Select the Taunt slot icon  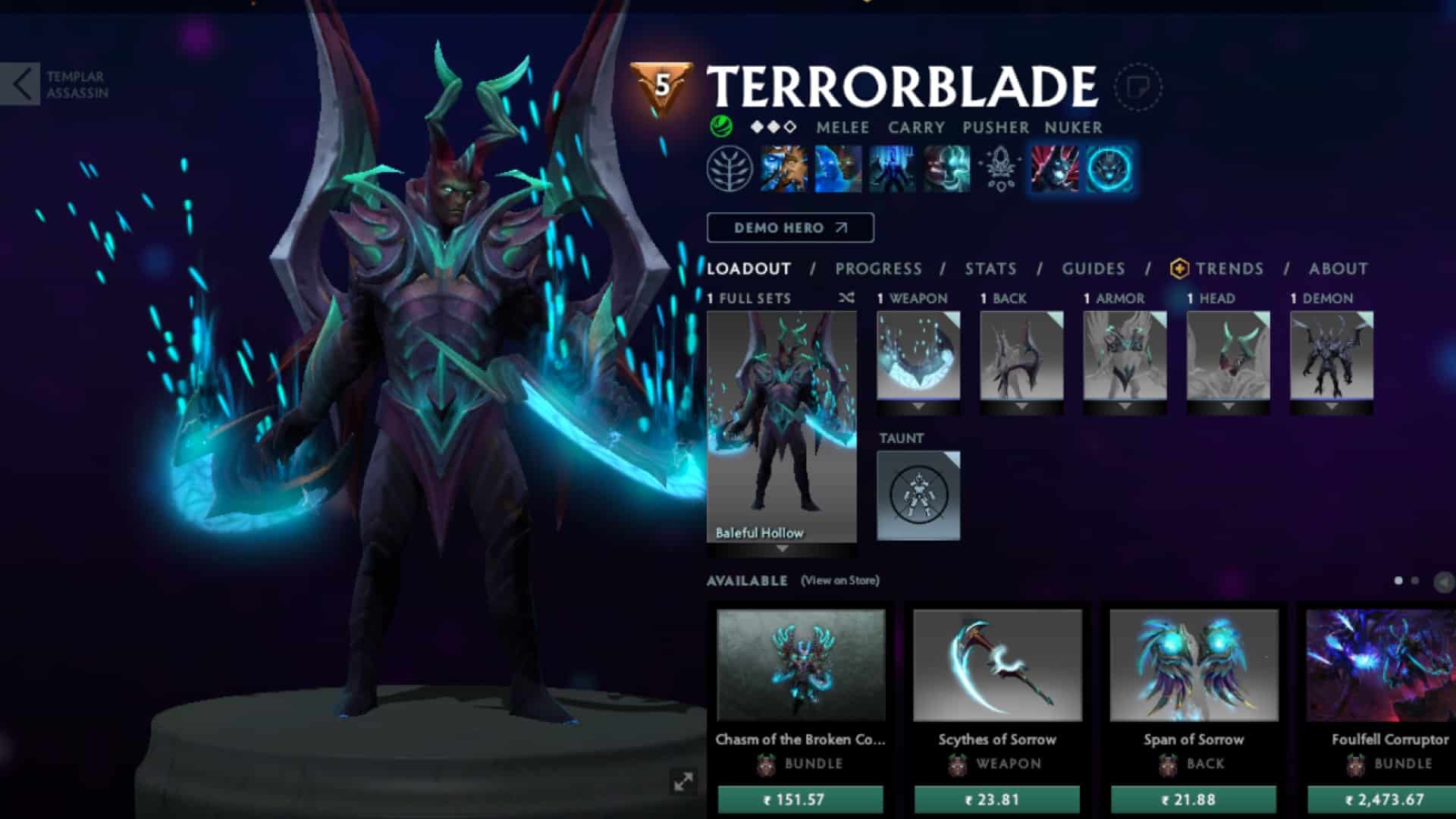(918, 493)
